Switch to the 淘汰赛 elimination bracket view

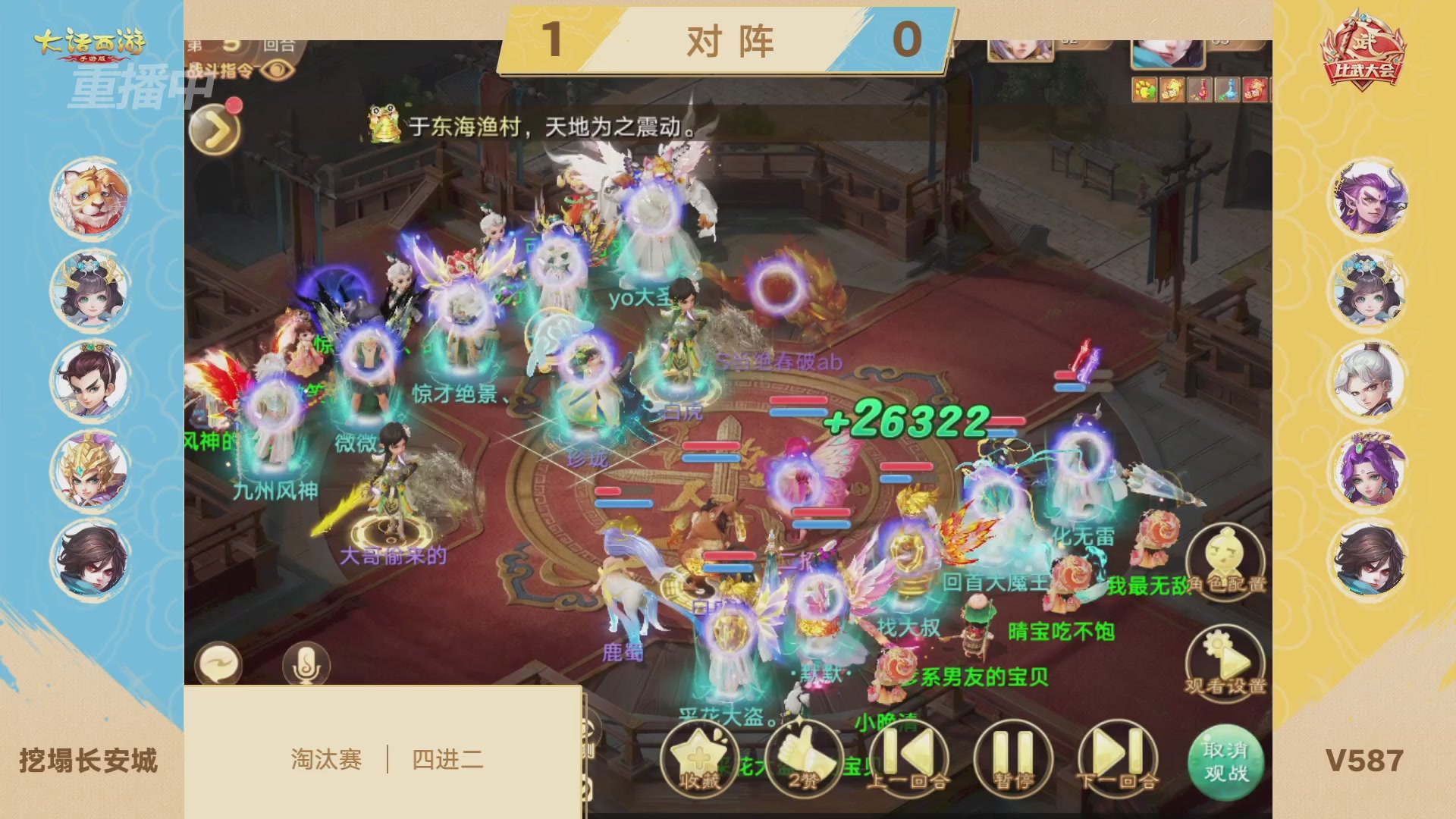point(328,757)
